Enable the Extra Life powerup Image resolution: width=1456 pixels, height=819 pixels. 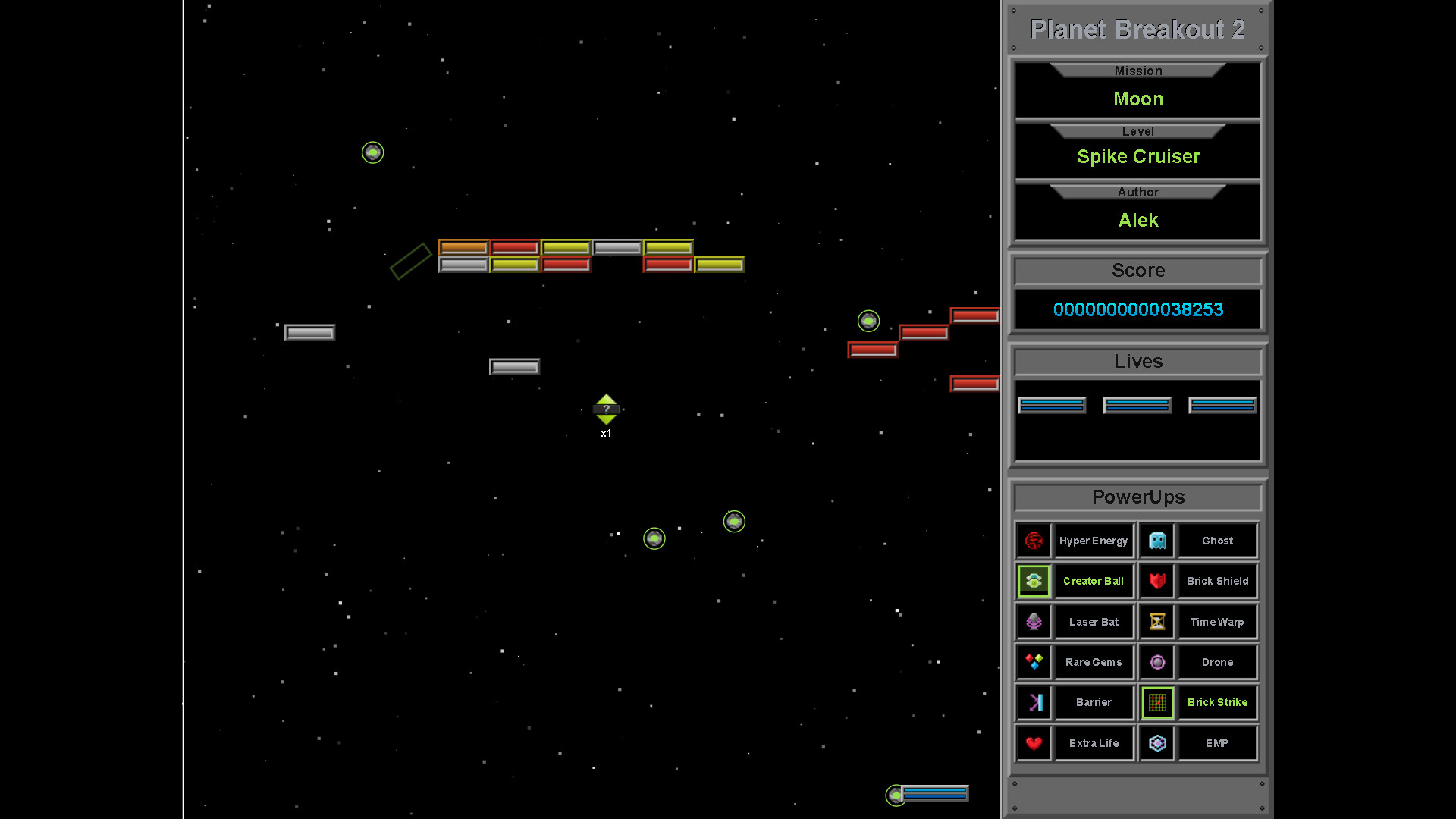tap(1034, 743)
